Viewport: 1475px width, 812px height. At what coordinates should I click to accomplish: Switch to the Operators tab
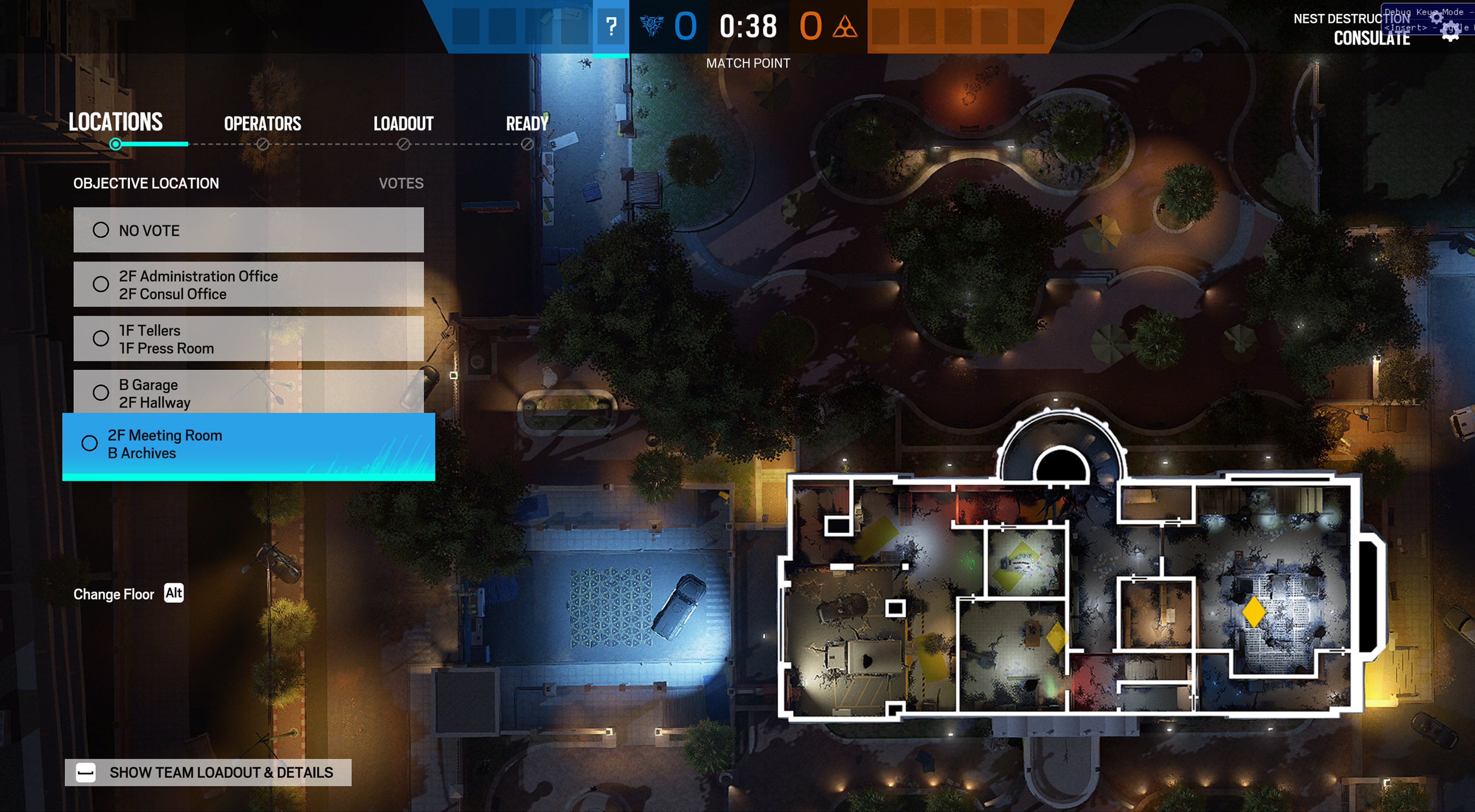coord(262,123)
